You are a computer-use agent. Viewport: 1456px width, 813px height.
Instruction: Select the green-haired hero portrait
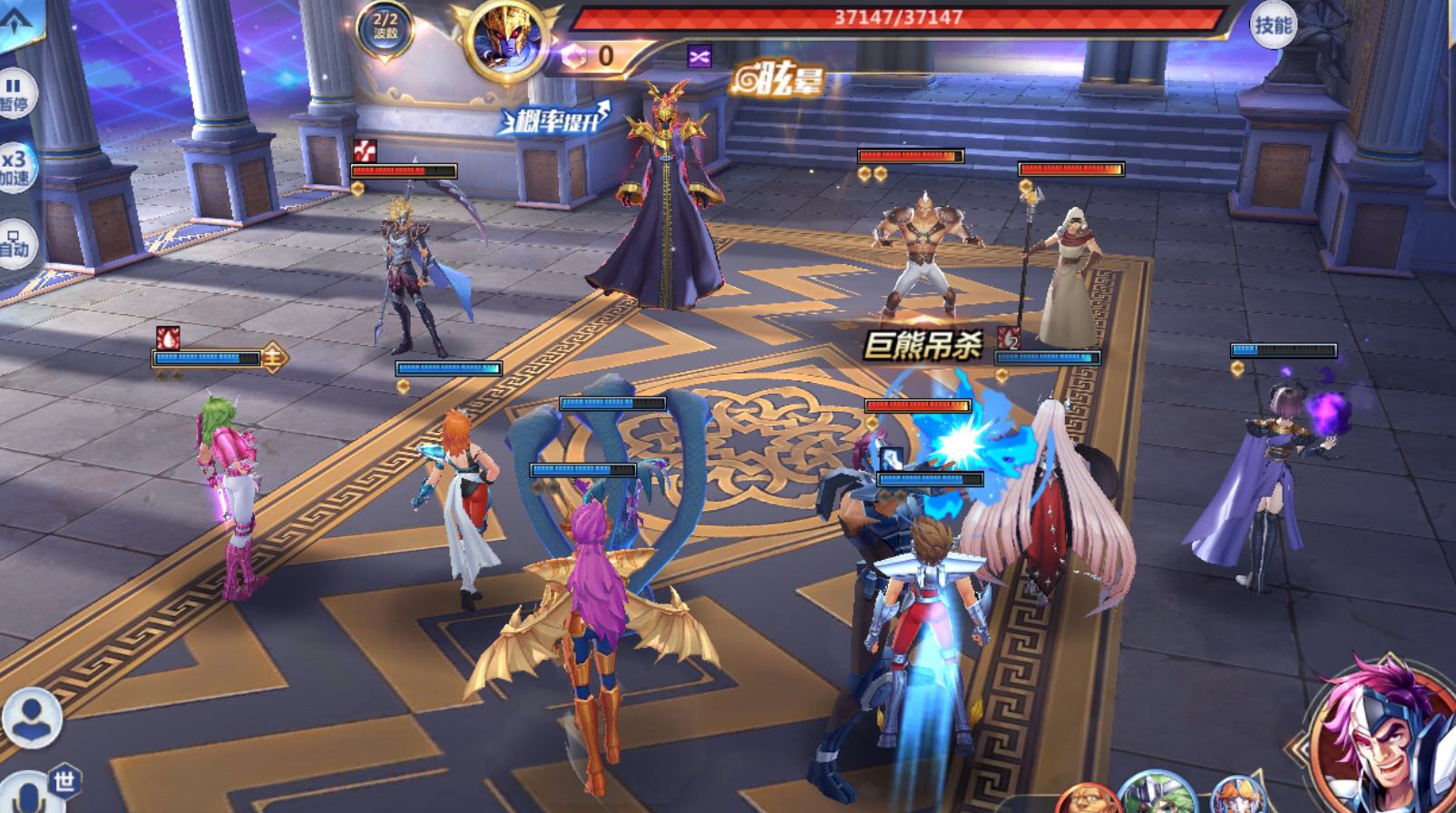pyautogui.click(x=1157, y=795)
